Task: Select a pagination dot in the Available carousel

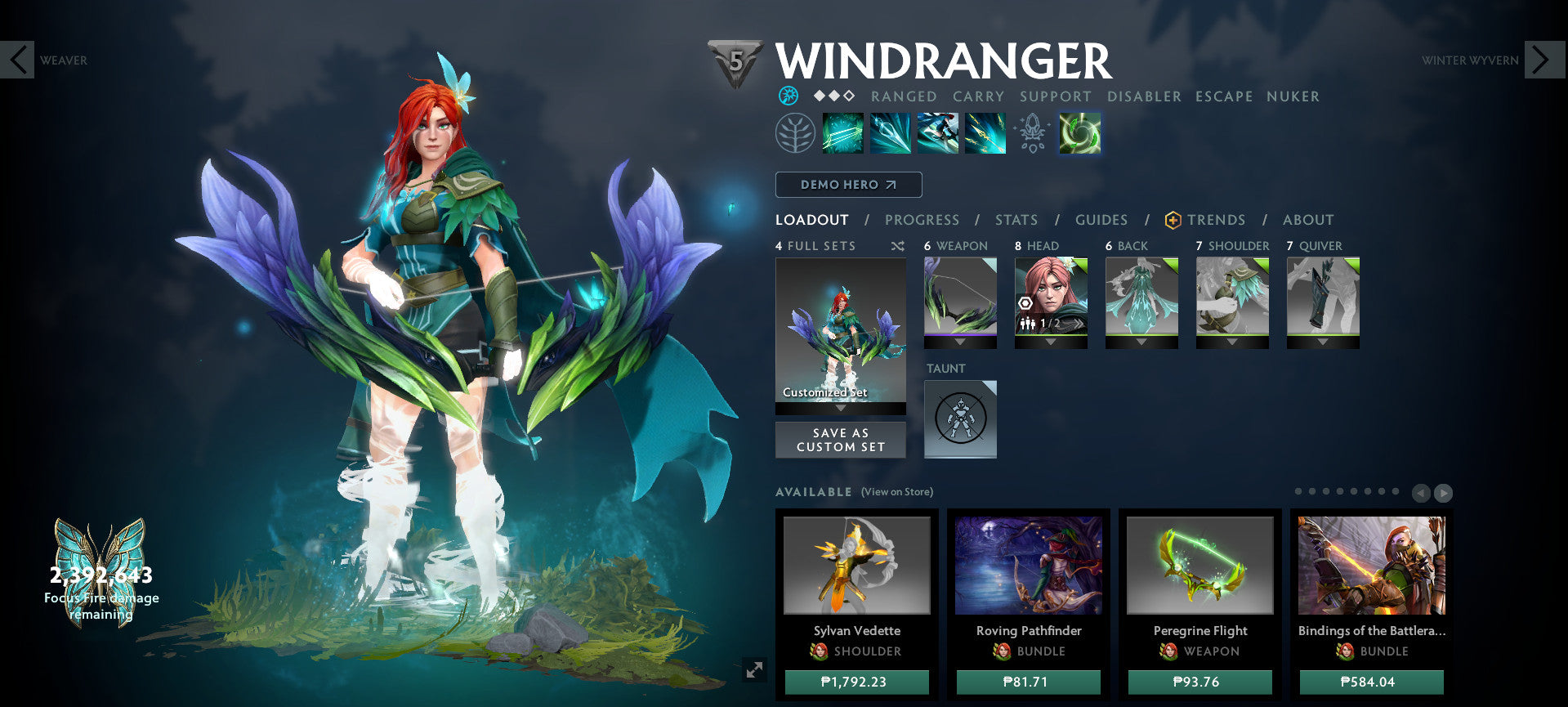Action: pos(1298,491)
